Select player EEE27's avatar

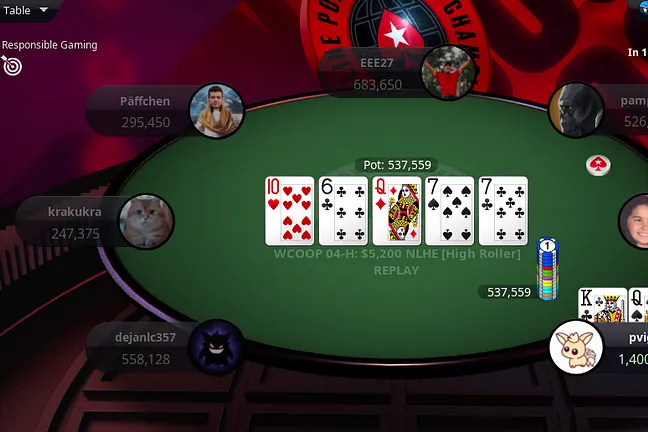tap(445, 73)
